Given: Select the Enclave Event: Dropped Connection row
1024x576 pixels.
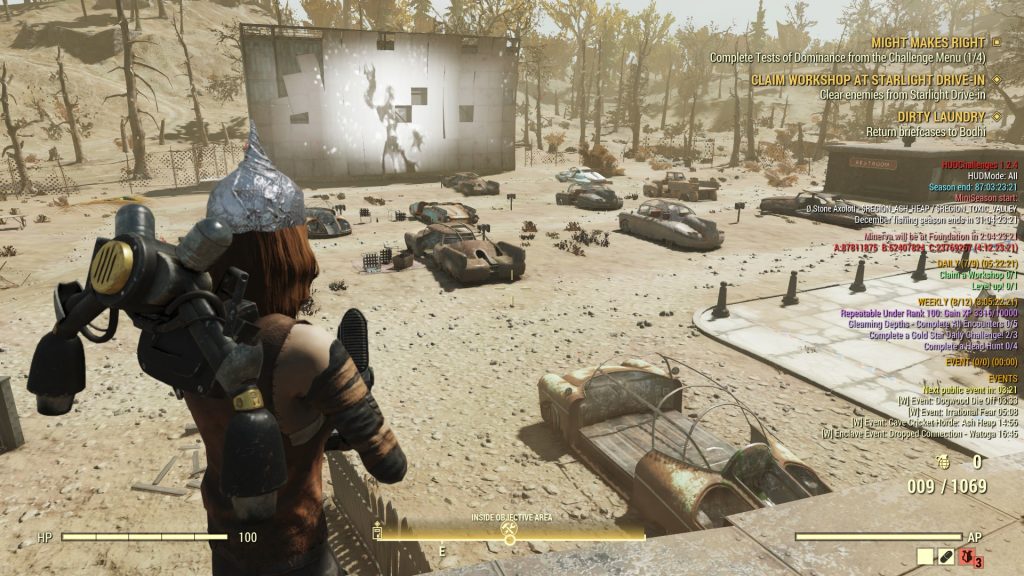Looking at the screenshot, I should (x=919, y=435).
